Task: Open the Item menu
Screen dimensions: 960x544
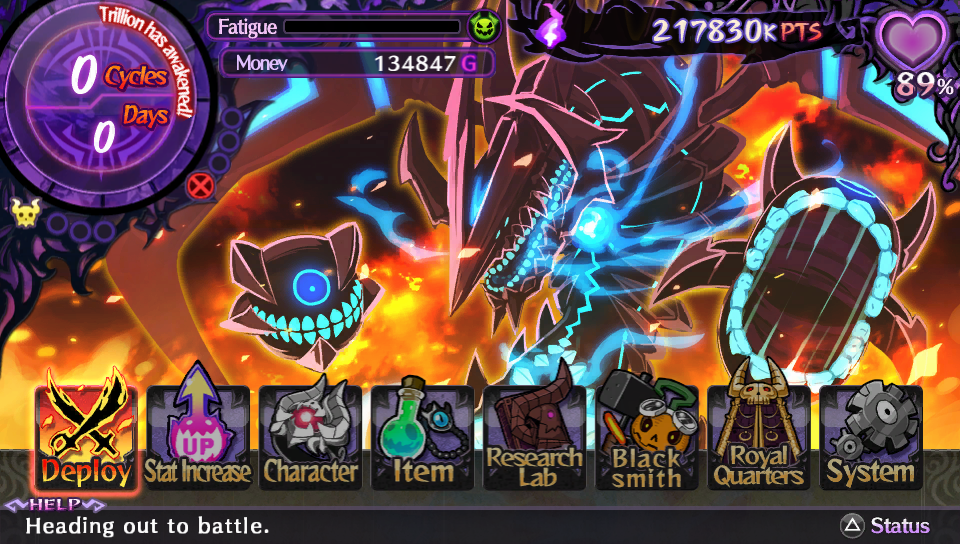Action: [x=422, y=438]
